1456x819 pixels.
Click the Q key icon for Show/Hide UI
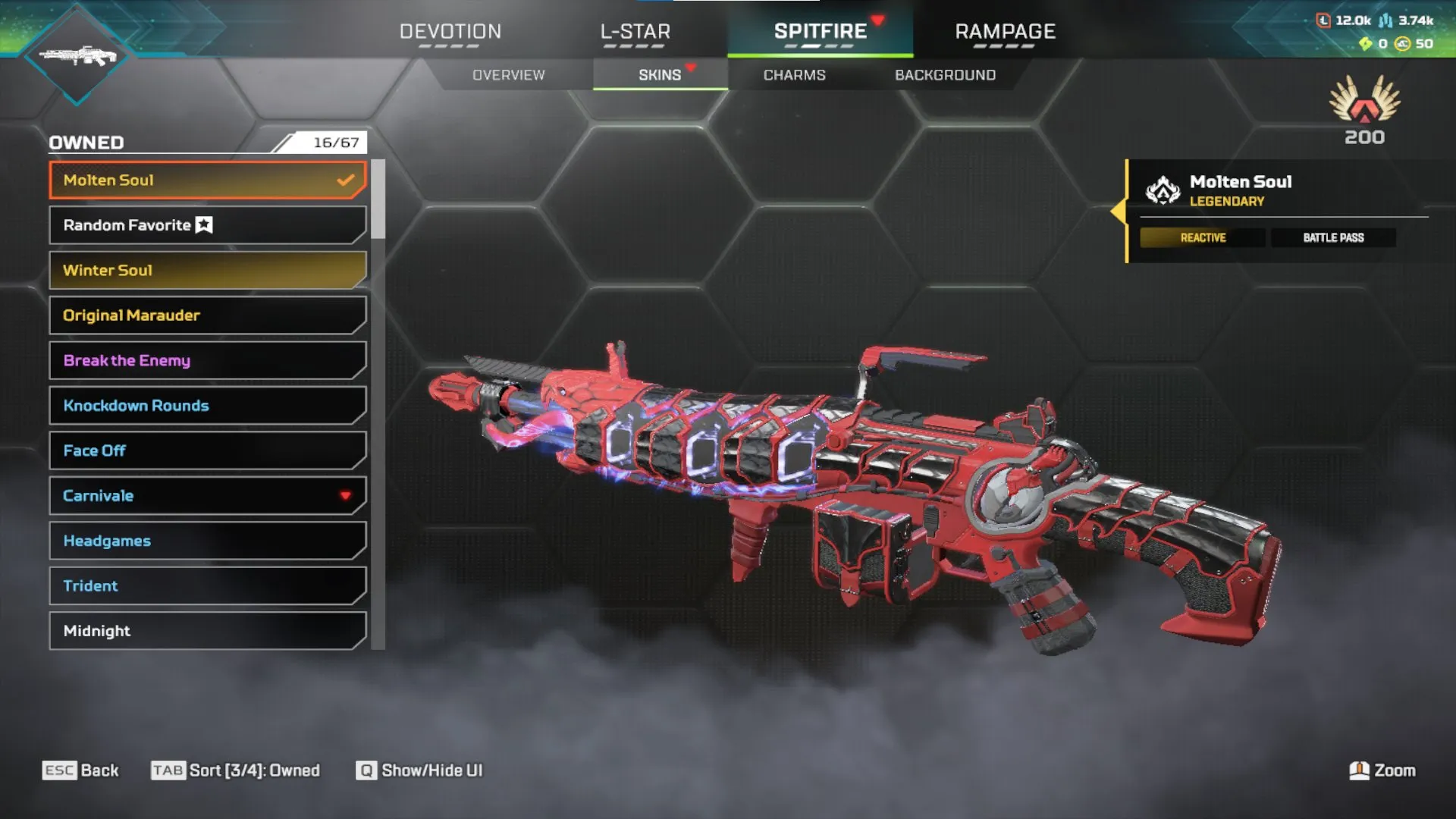click(365, 770)
